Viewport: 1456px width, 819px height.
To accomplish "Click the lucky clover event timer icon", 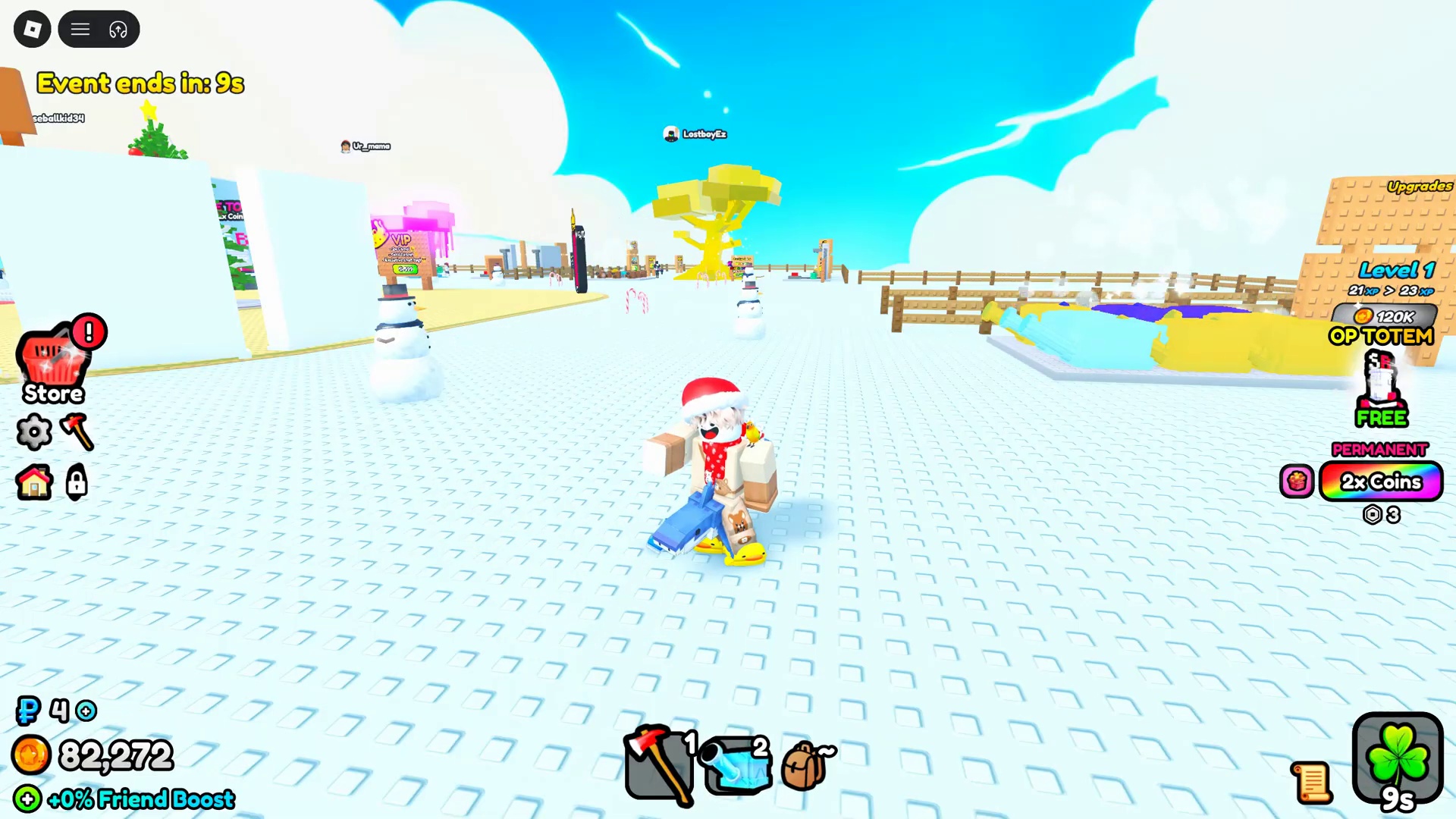I will coord(1398,758).
